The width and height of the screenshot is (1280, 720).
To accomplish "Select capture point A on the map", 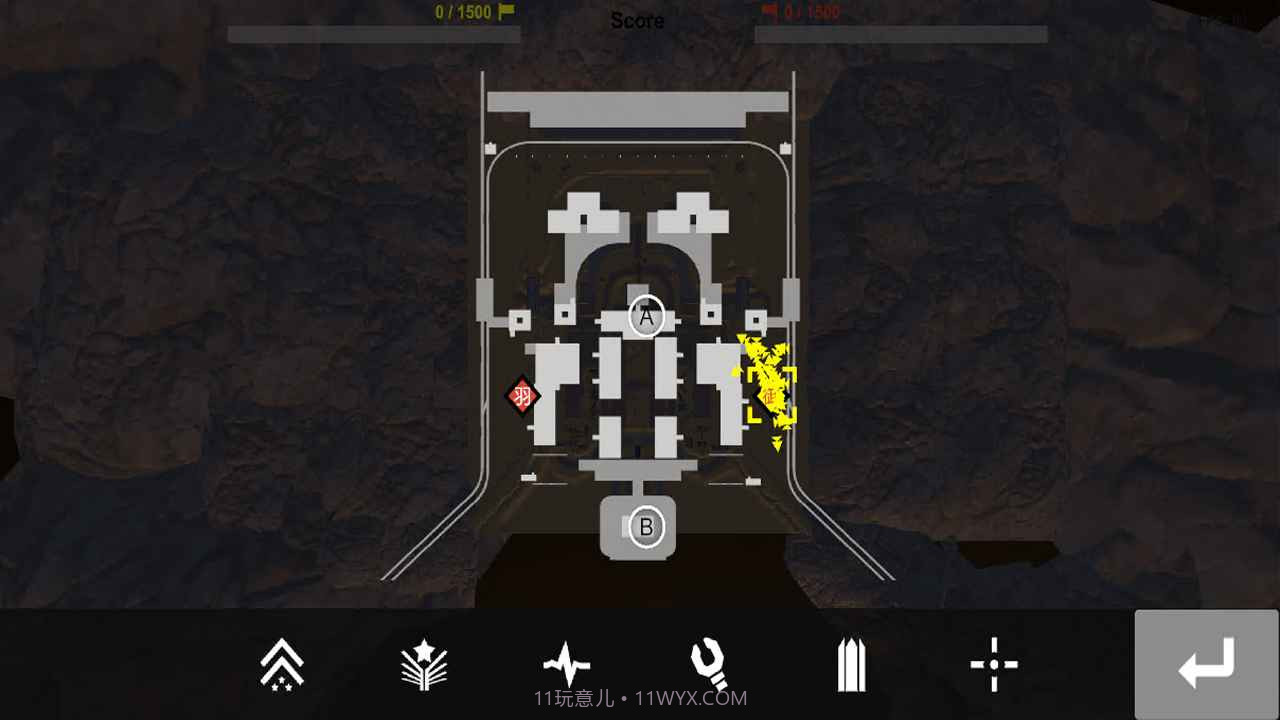I will tap(646, 316).
